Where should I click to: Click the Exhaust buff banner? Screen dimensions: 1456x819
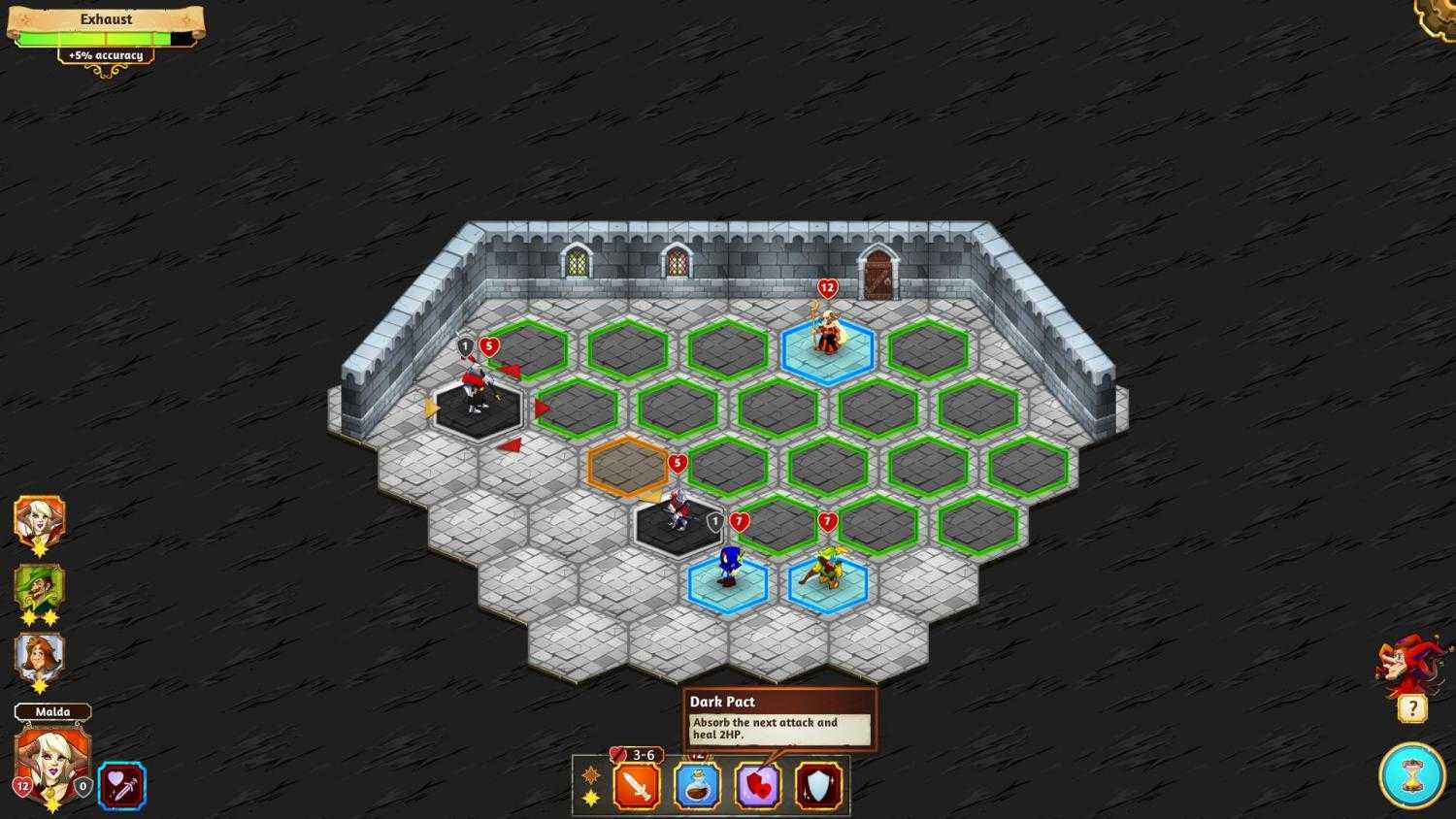click(104, 18)
